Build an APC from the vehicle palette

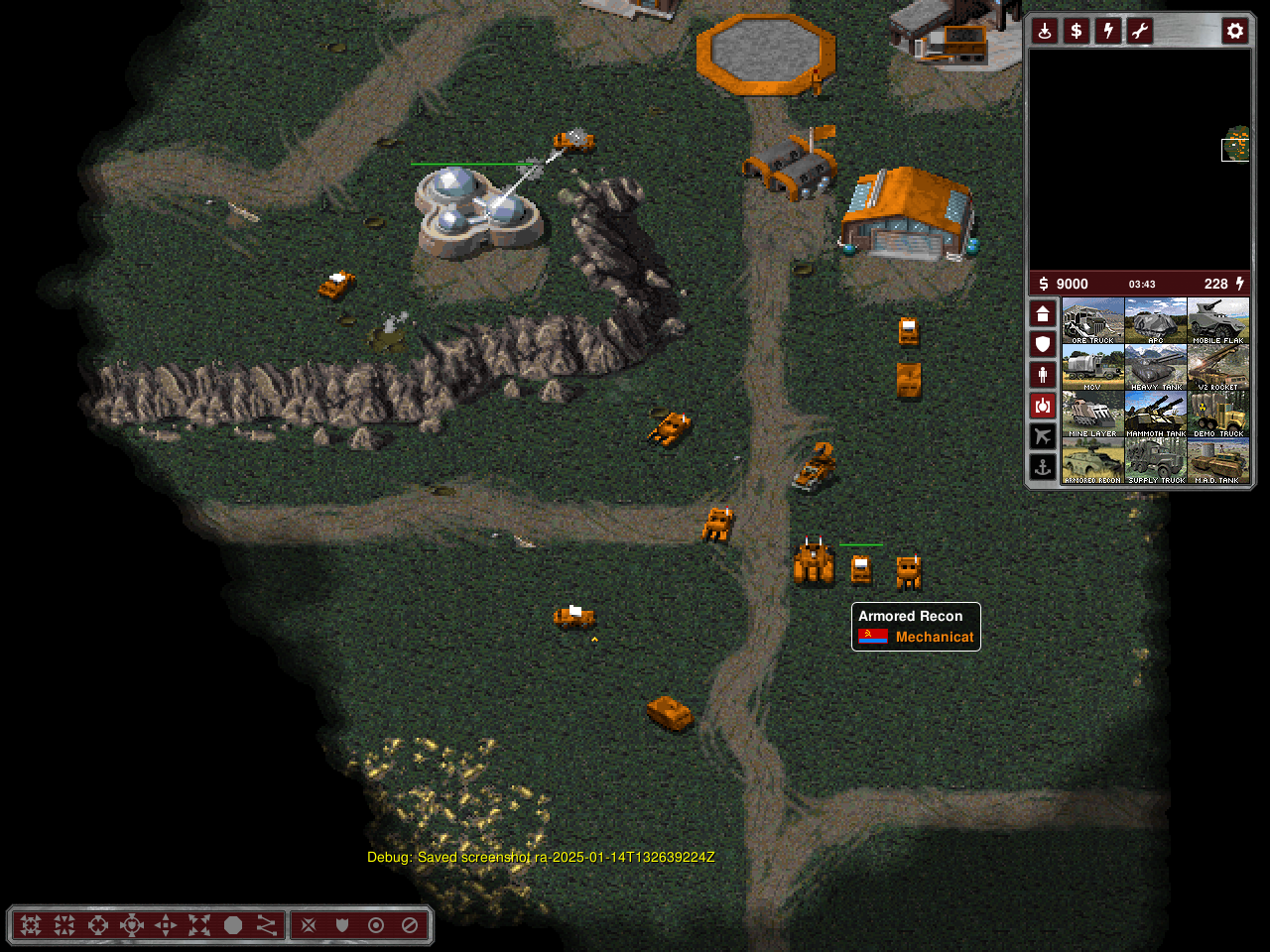coord(1156,321)
